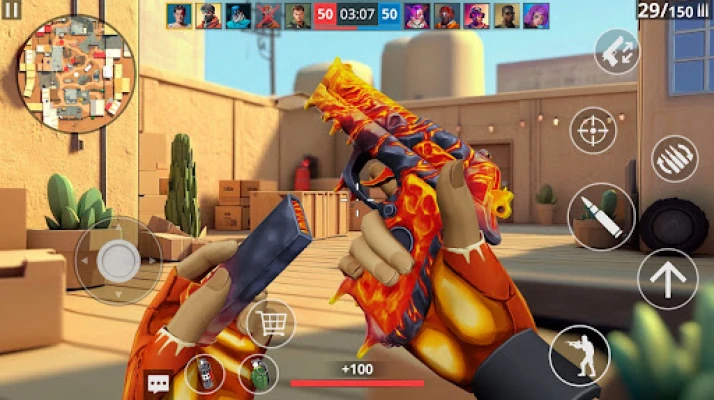
Task: Jump using the up arrow button
Action: [667, 279]
